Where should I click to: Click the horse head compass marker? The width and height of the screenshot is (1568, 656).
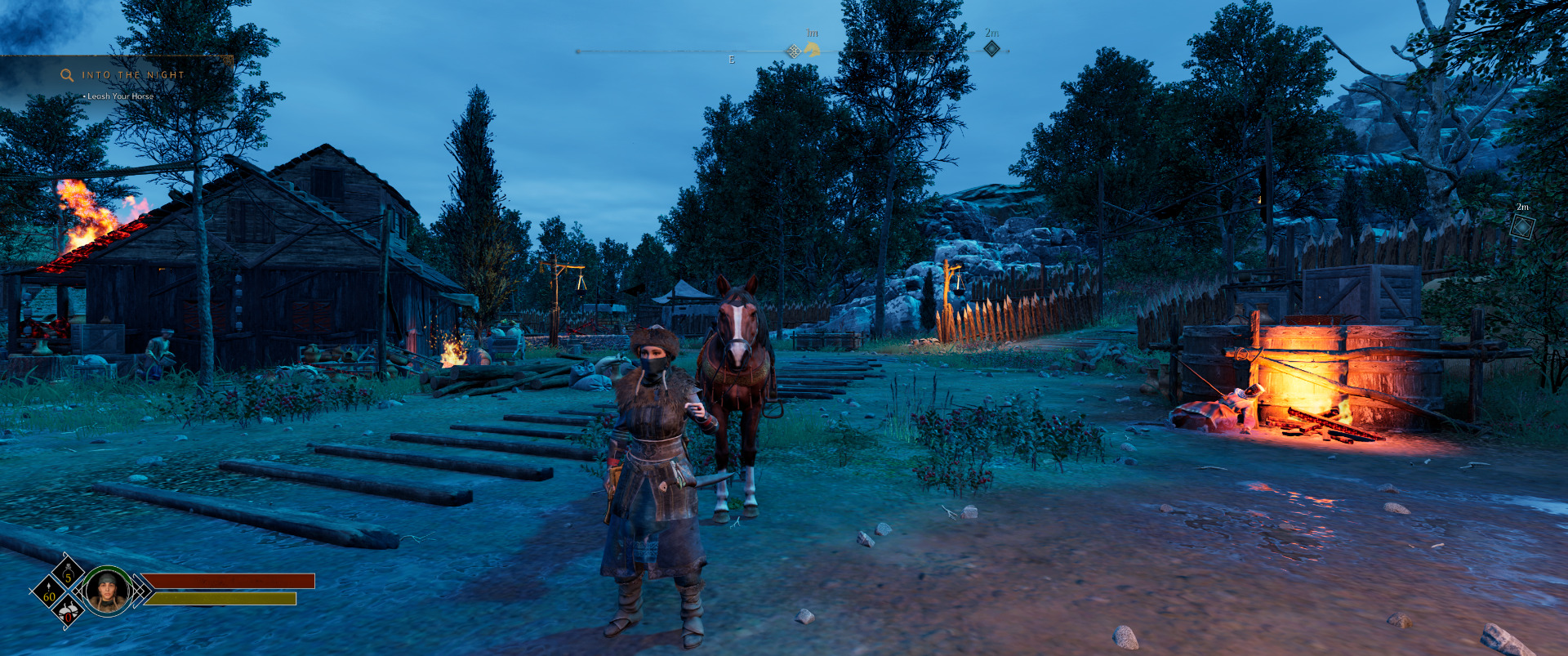812,50
